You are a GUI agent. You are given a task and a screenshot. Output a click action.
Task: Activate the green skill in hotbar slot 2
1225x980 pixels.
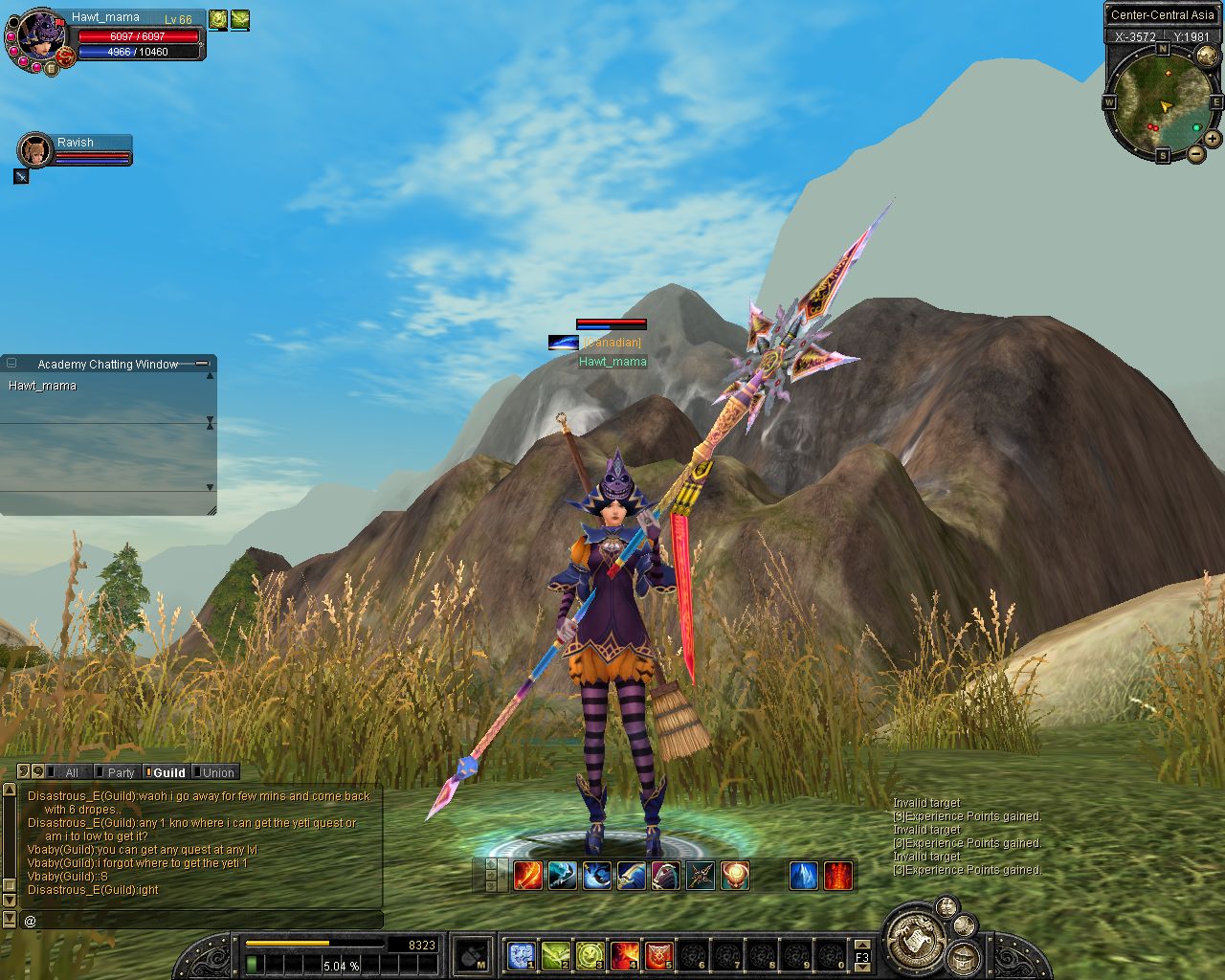pyautogui.click(x=555, y=954)
